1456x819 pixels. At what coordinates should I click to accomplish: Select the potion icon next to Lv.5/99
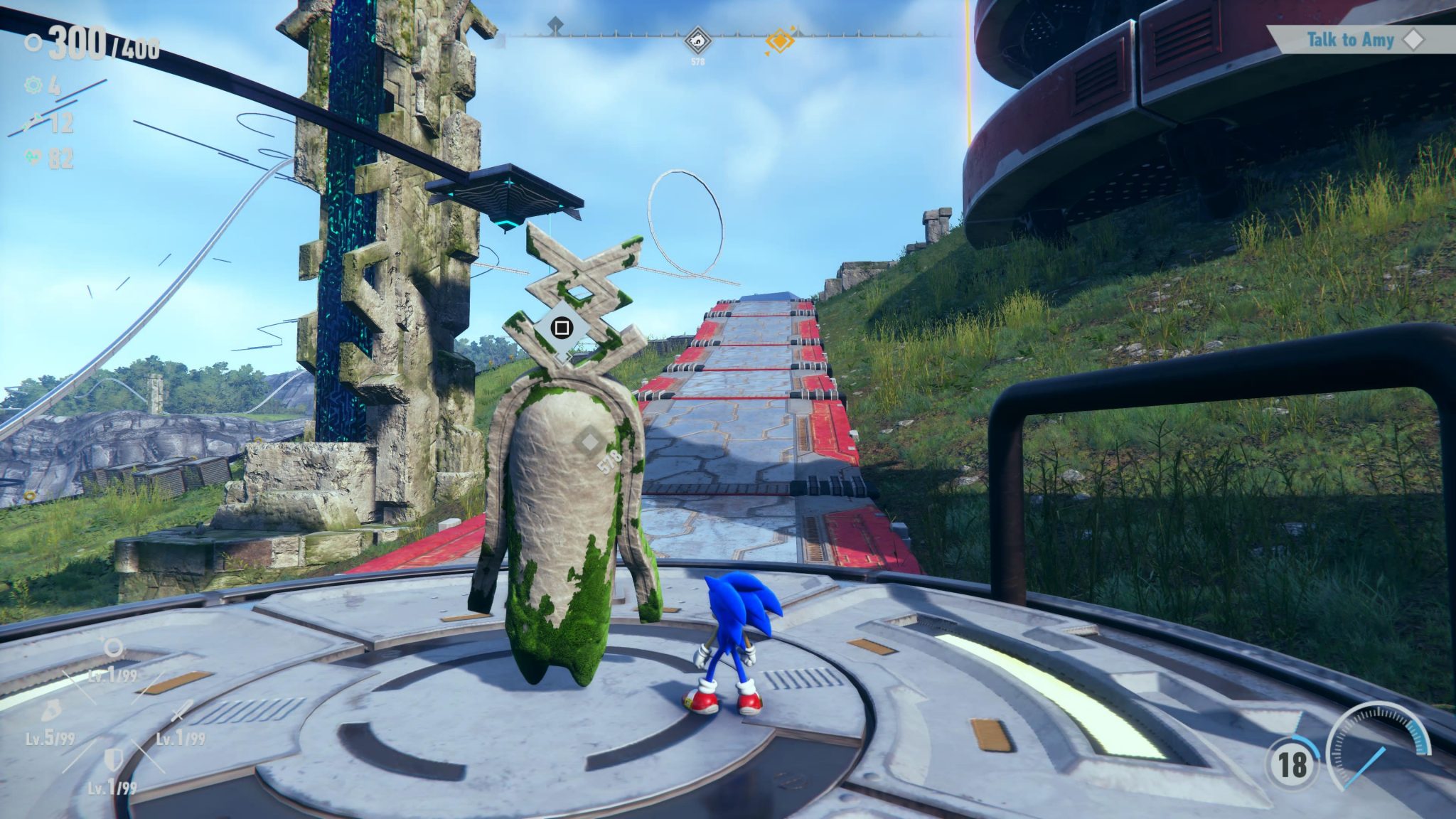pos(53,710)
